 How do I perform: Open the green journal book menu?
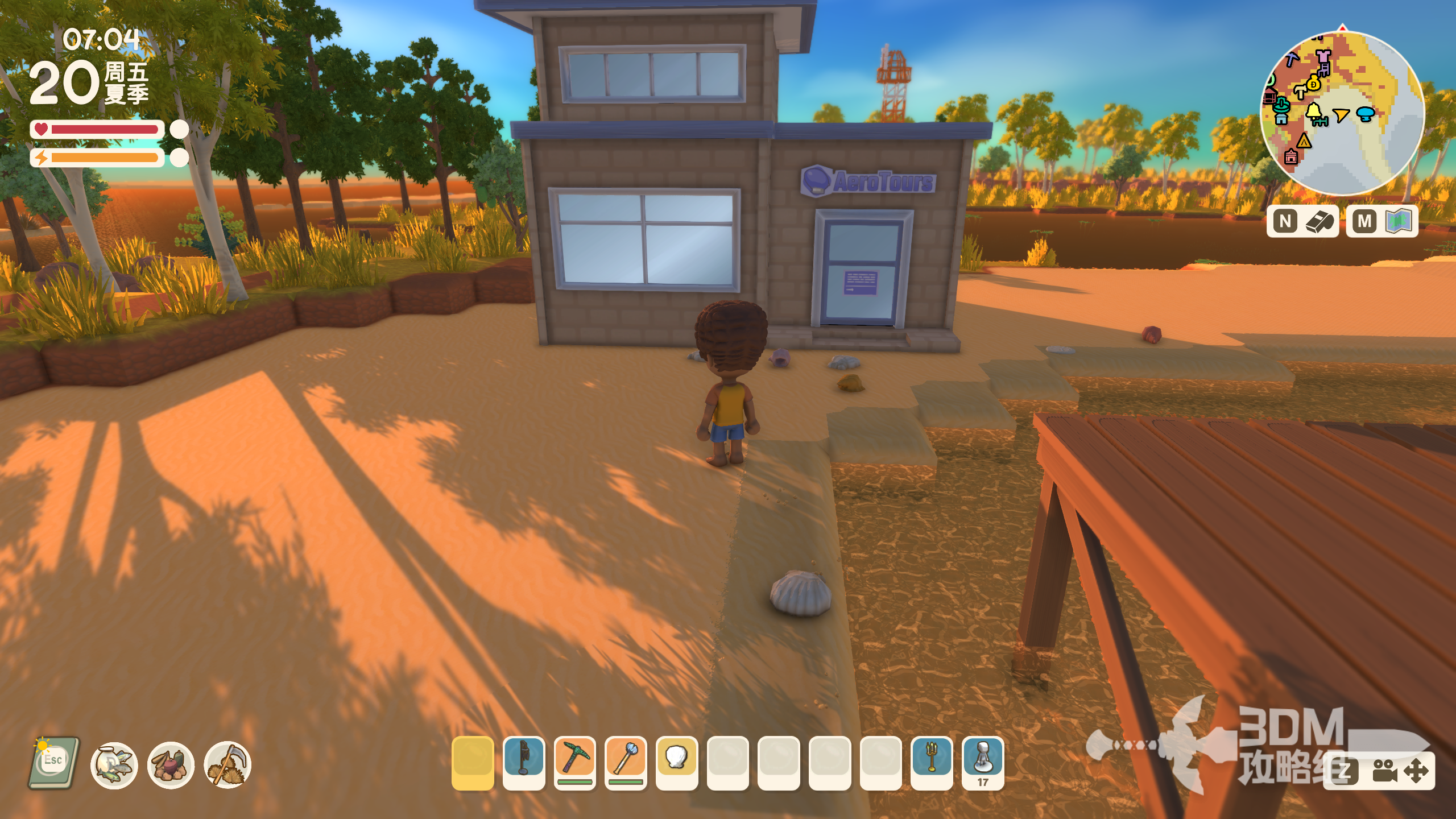[53, 763]
